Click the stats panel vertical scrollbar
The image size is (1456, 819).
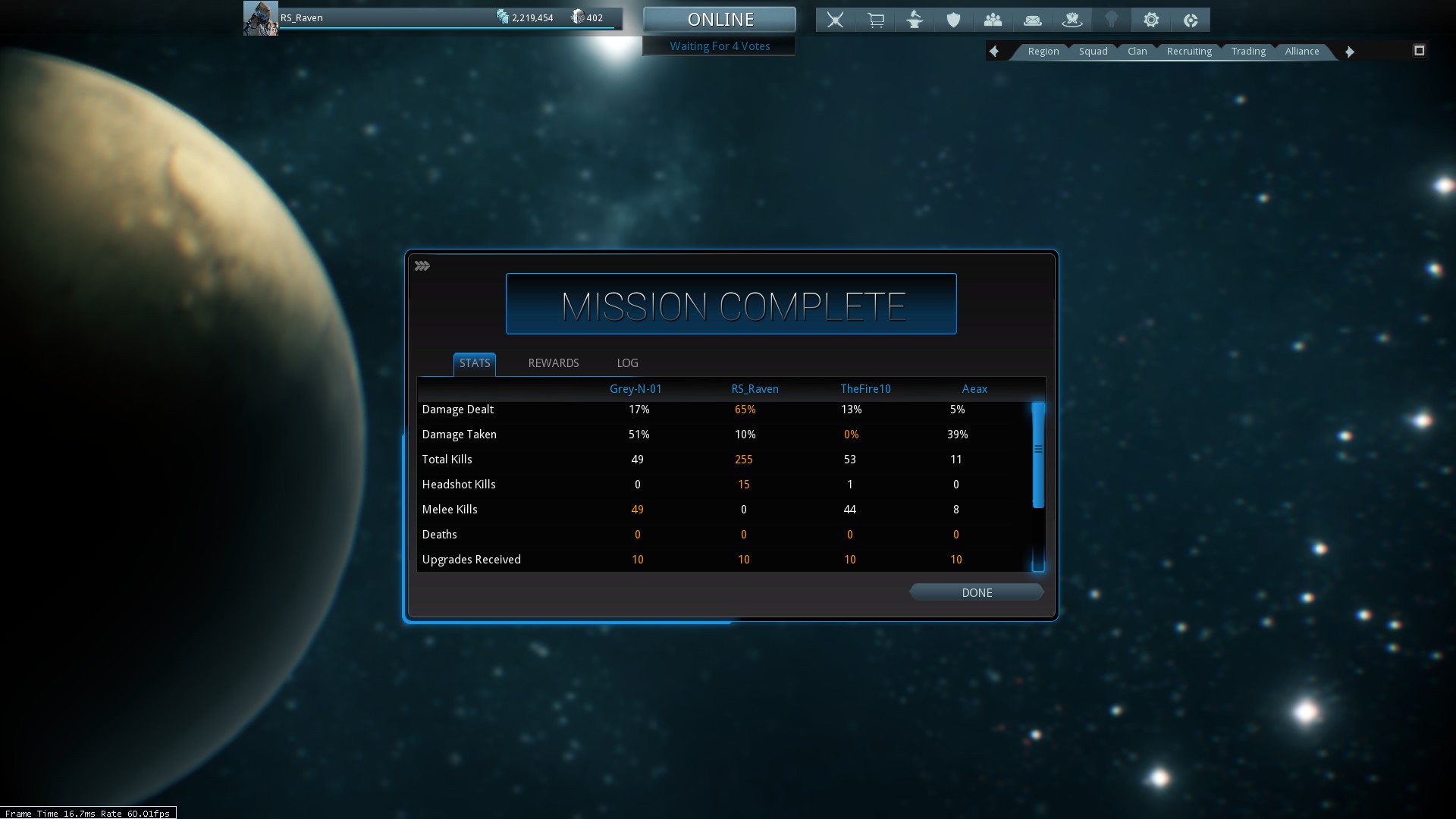pos(1038,455)
